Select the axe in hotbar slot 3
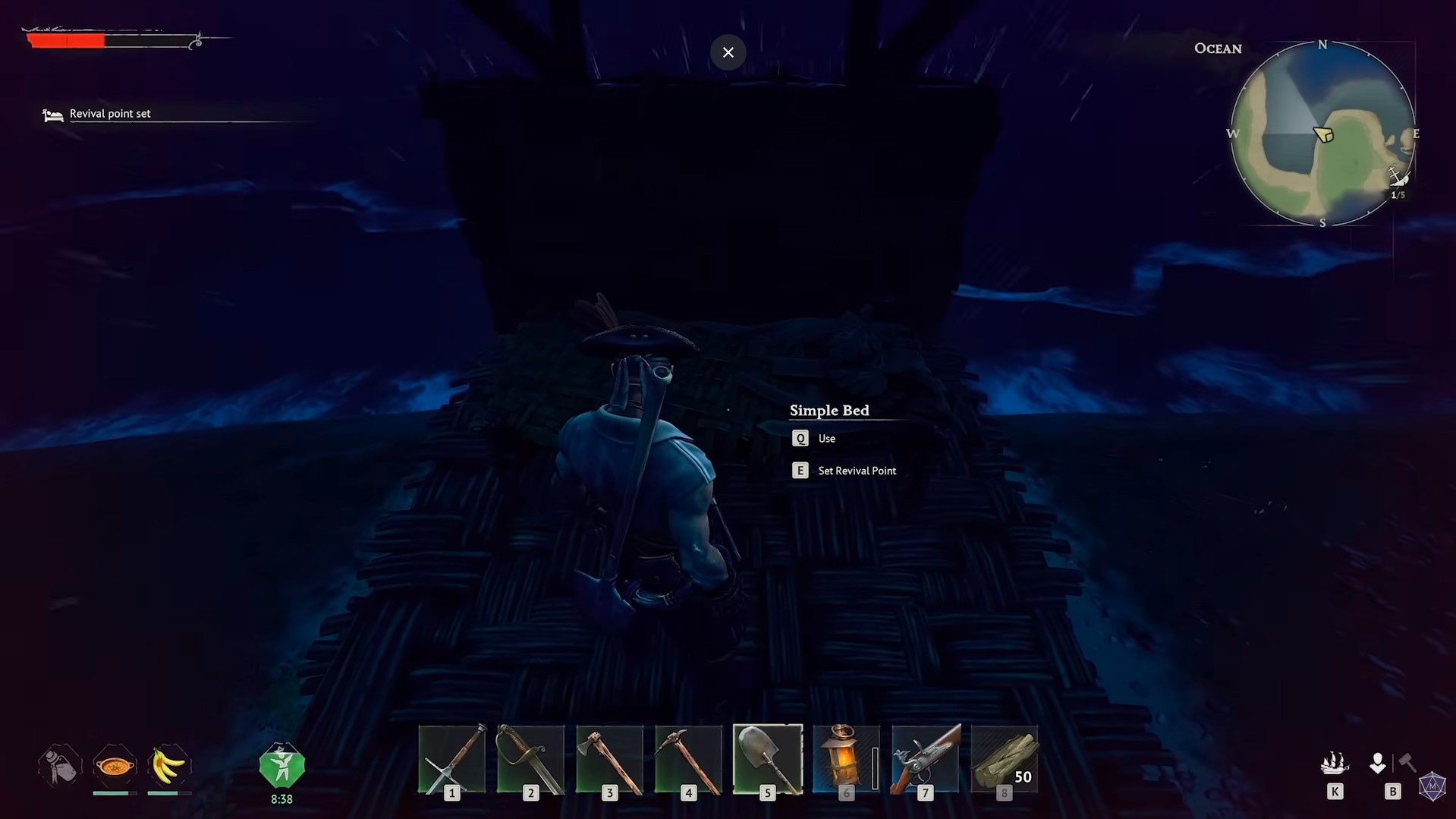The image size is (1456, 819). click(x=609, y=759)
